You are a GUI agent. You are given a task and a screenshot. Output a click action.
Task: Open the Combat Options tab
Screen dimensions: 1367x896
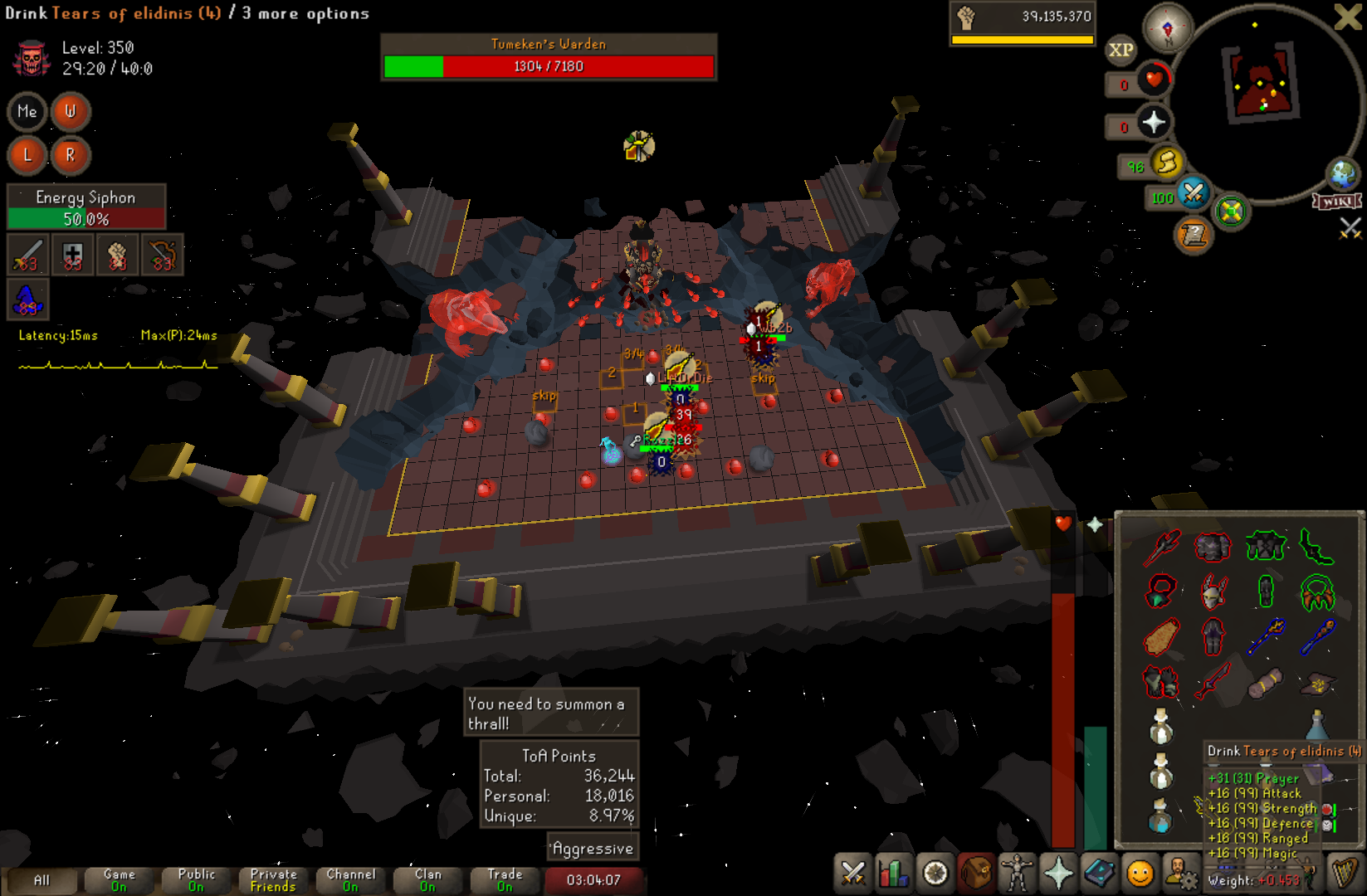click(x=852, y=874)
